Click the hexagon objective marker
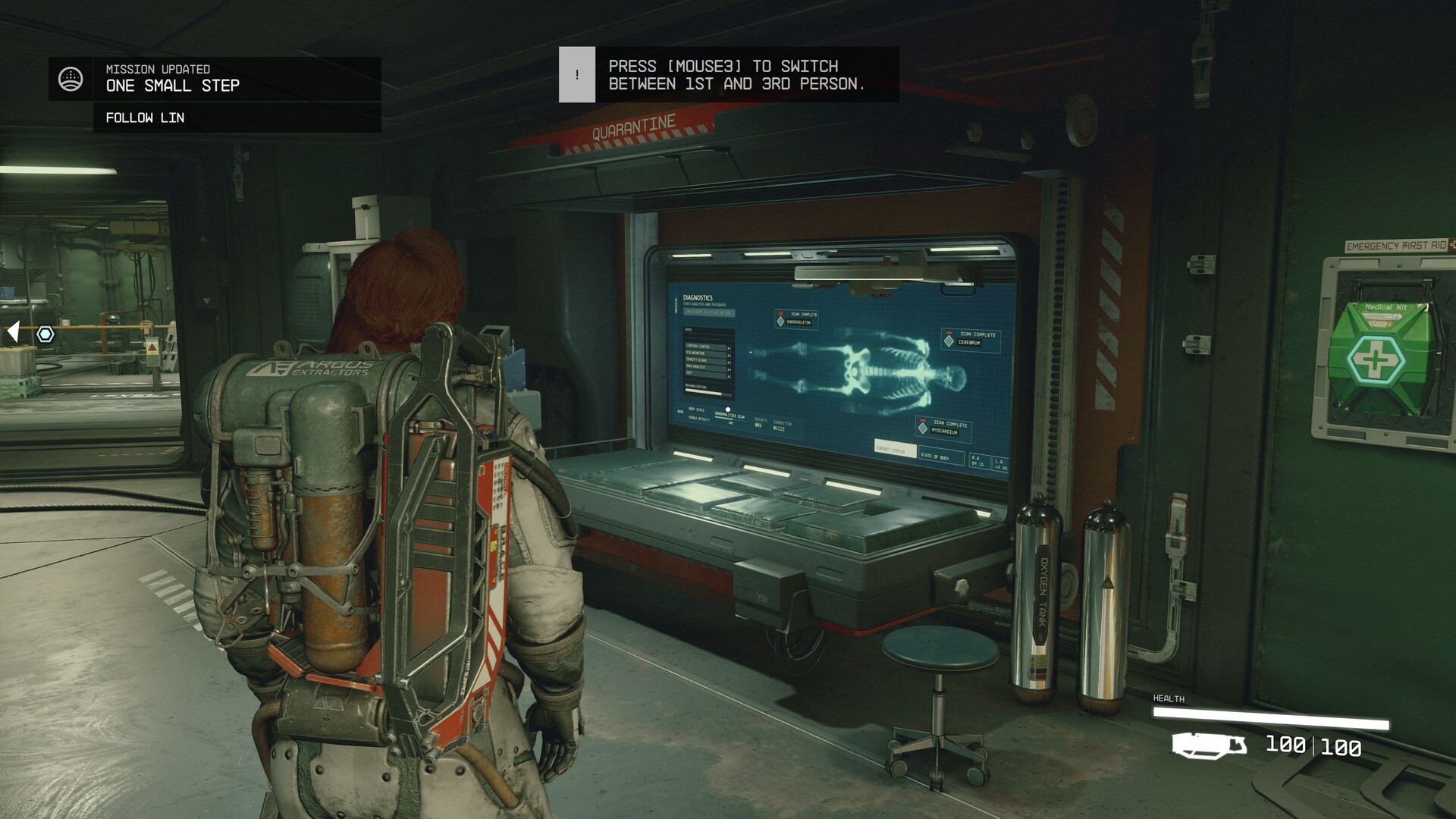1456x819 pixels. (x=45, y=334)
